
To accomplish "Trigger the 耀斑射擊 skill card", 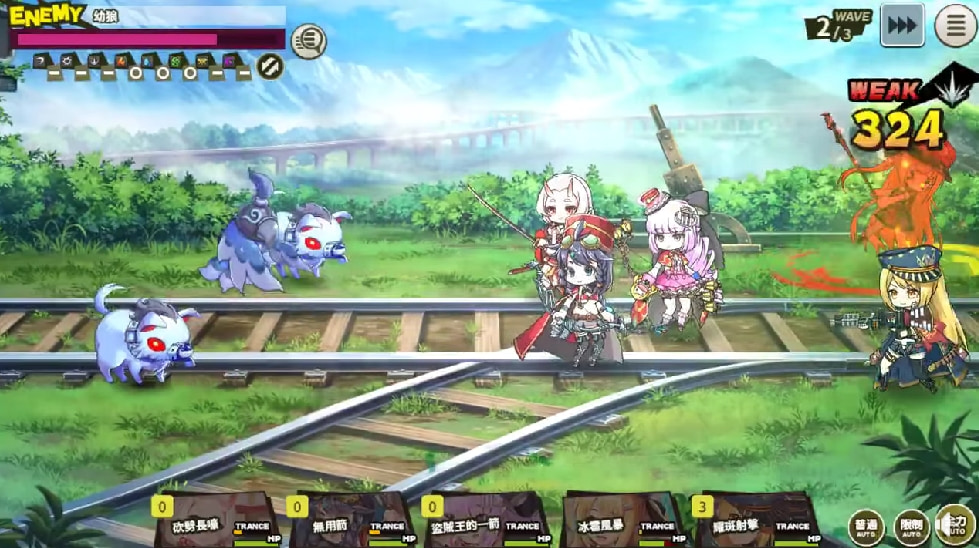I will pos(755,520).
